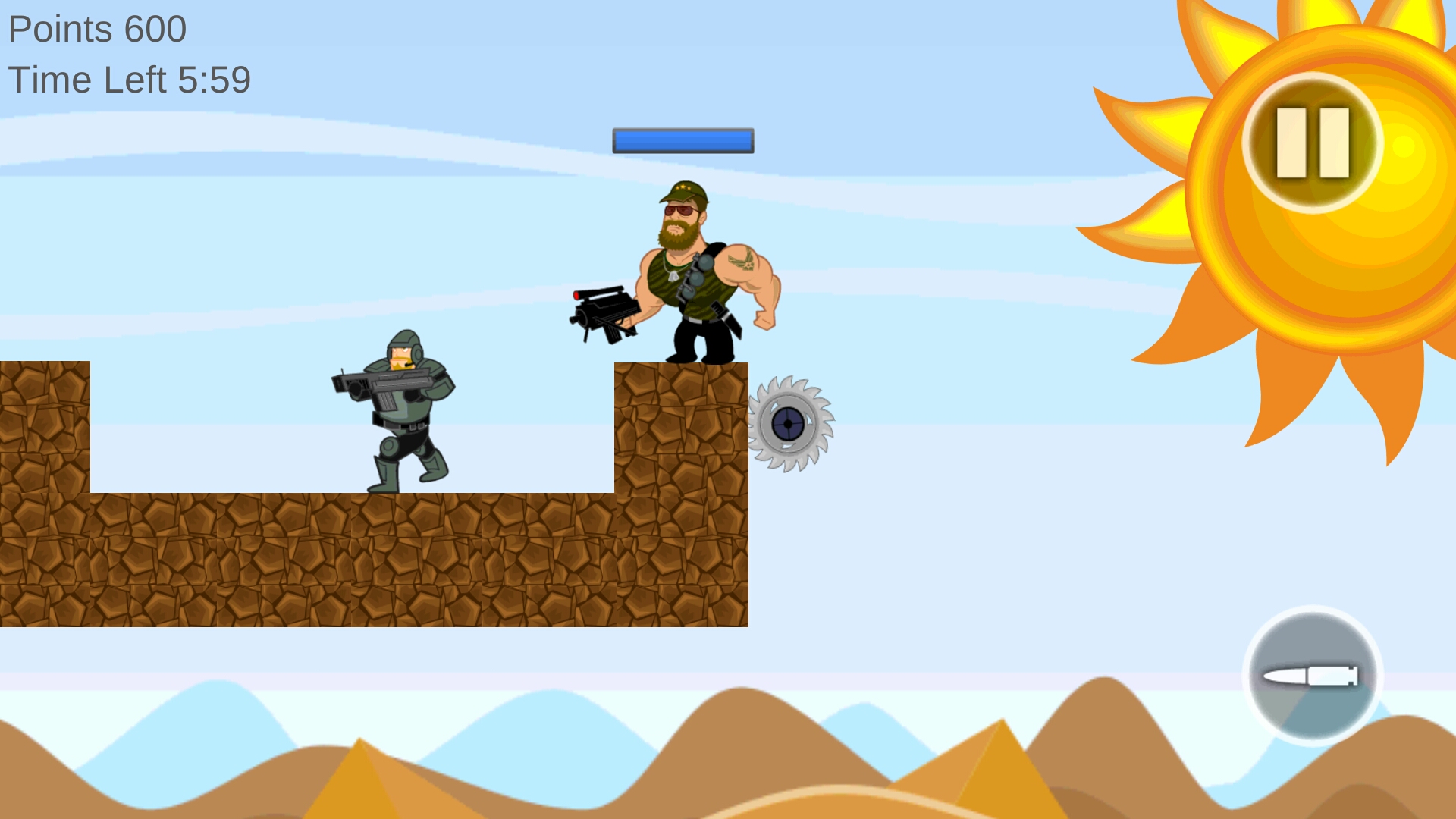This screenshot has height=819, width=1456.
Task: Click the blue health bar above the hero
Action: coord(682,140)
